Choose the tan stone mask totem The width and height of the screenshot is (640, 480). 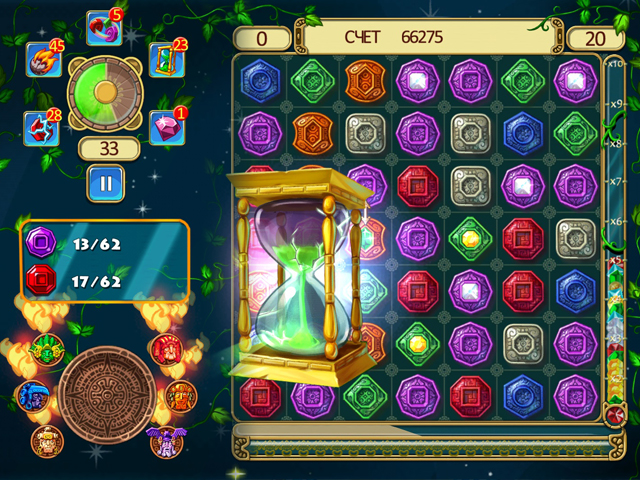pyautogui.click(x=46, y=439)
